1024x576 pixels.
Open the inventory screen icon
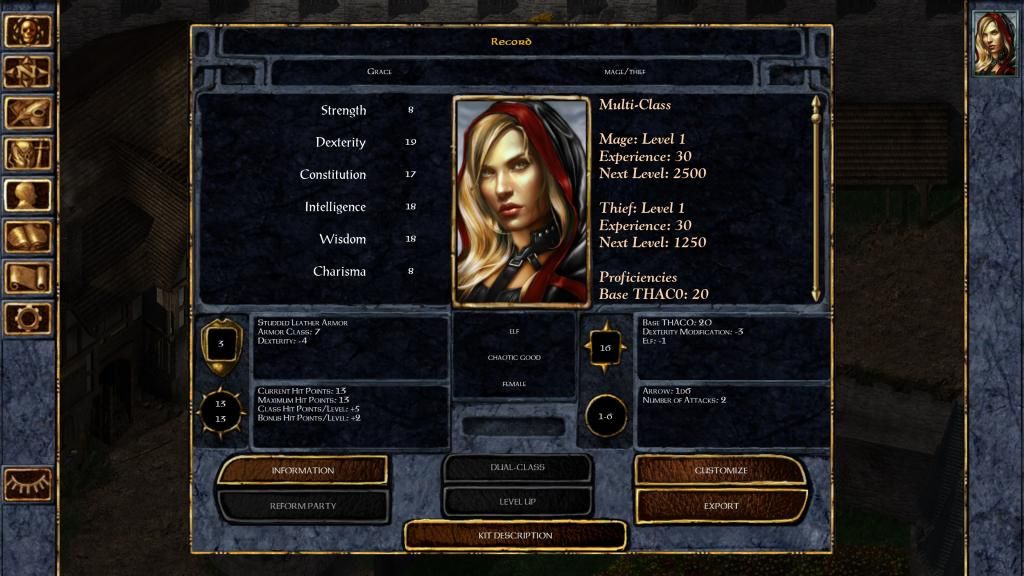[x=28, y=154]
